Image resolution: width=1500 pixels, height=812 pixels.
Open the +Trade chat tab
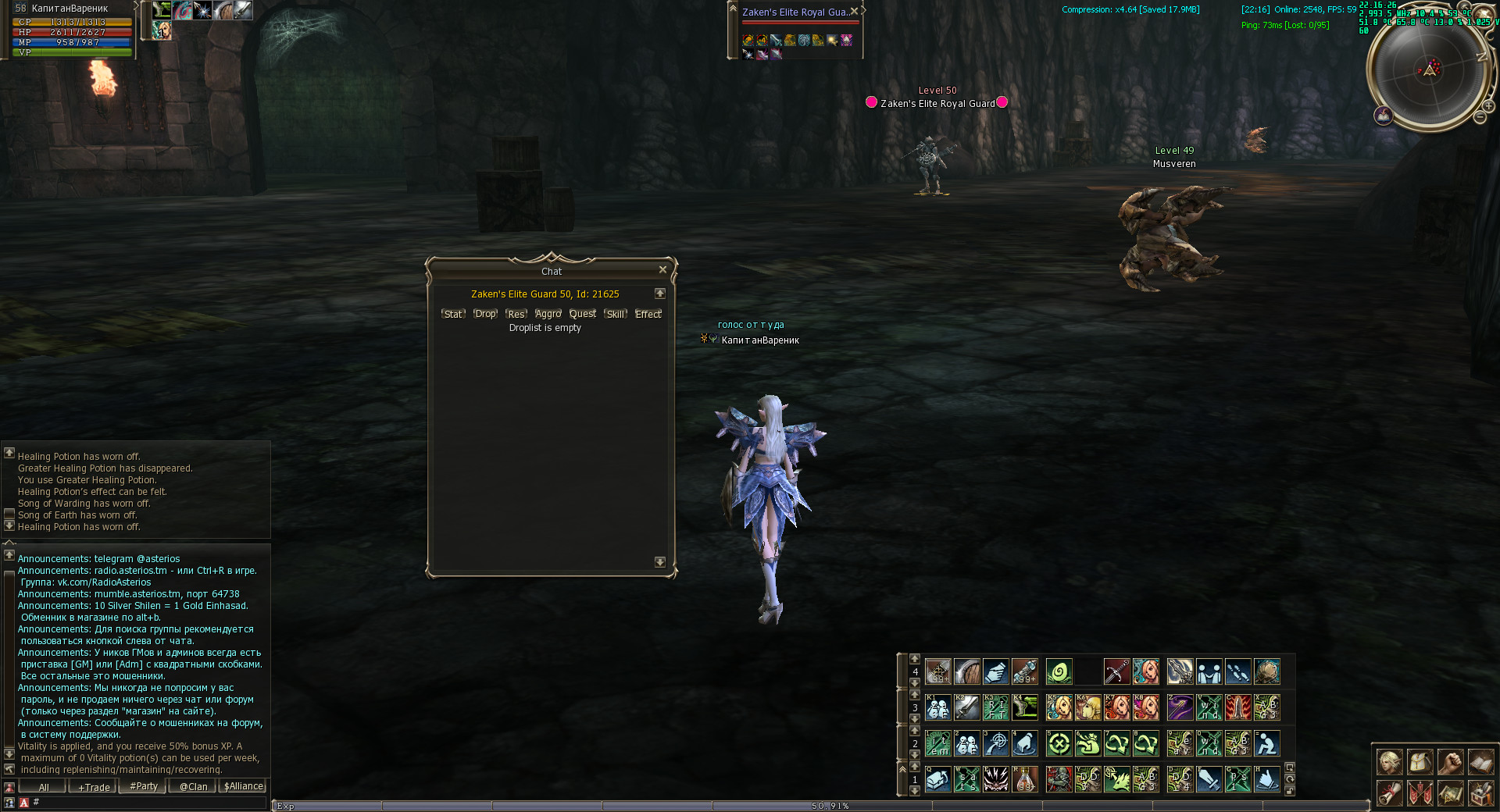tap(94, 787)
